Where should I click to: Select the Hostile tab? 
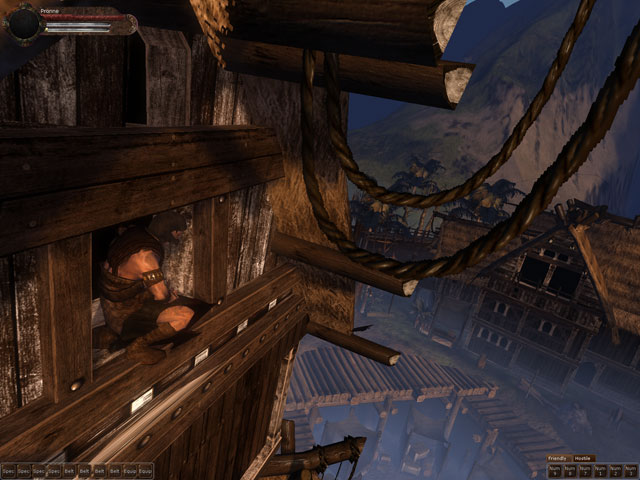pyautogui.click(x=584, y=458)
